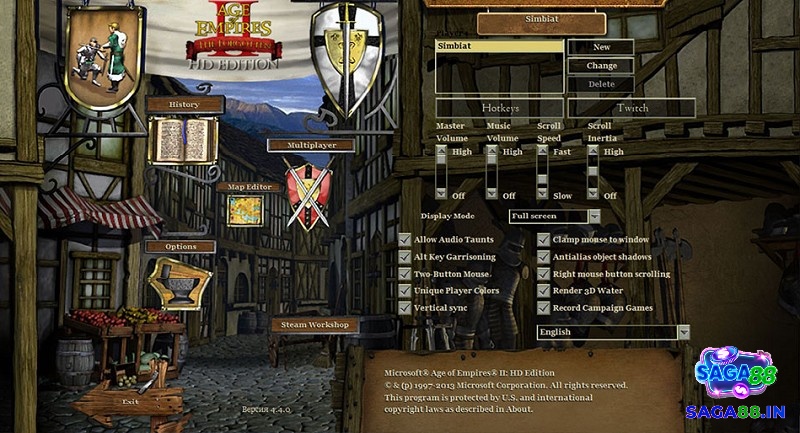
Task: Delete the selected profile
Action: pyautogui.click(x=601, y=85)
